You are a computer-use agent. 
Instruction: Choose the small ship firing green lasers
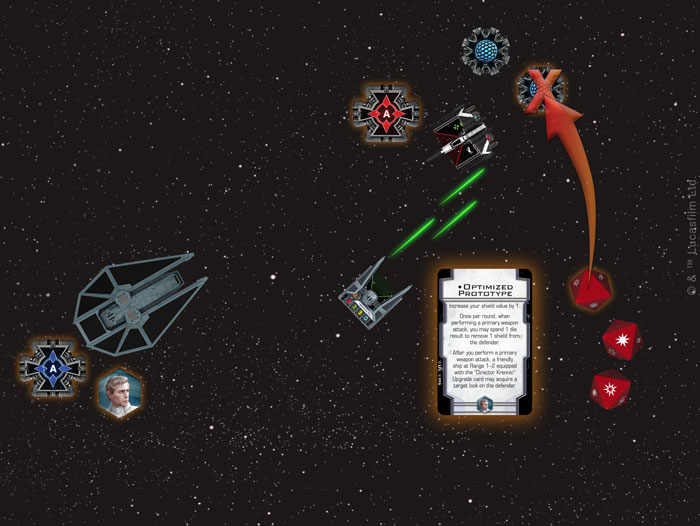pyautogui.click(x=373, y=295)
